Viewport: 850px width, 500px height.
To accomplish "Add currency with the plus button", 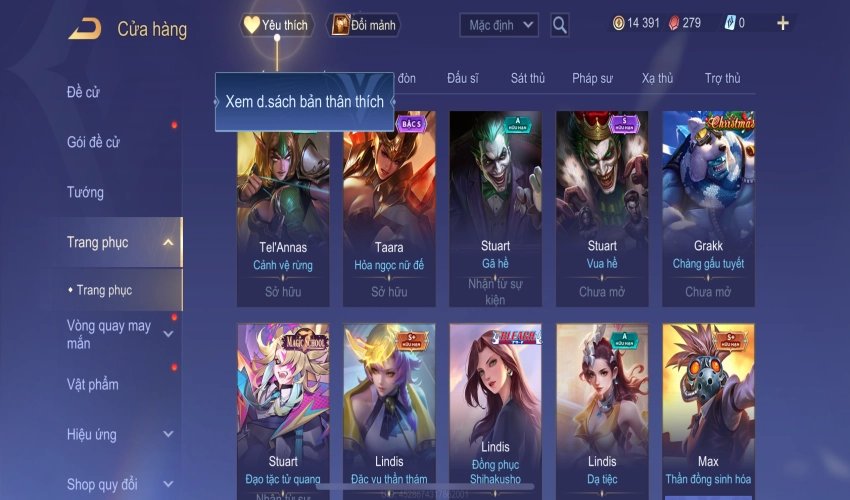I will coord(782,24).
